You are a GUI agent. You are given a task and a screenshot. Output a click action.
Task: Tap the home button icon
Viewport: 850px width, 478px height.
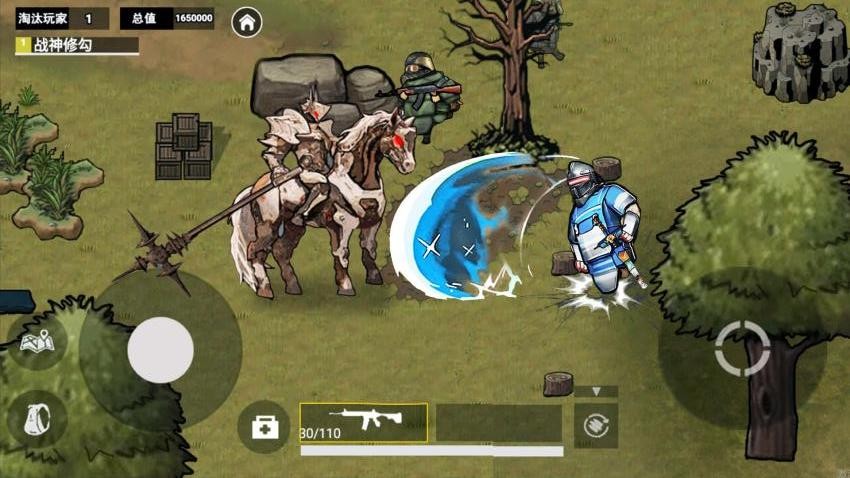coord(247,21)
